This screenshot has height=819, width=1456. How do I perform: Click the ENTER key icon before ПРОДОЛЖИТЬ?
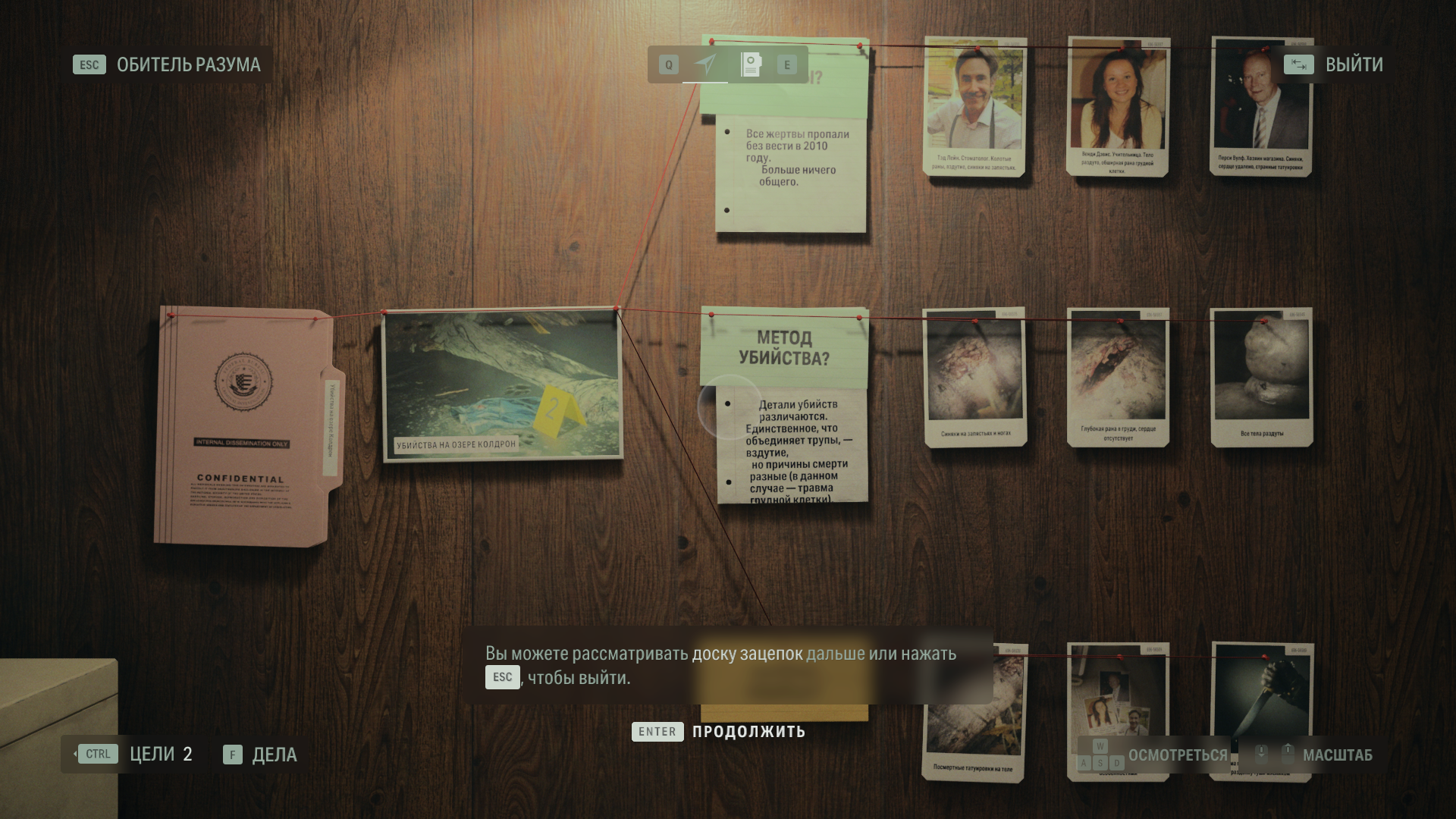(657, 732)
